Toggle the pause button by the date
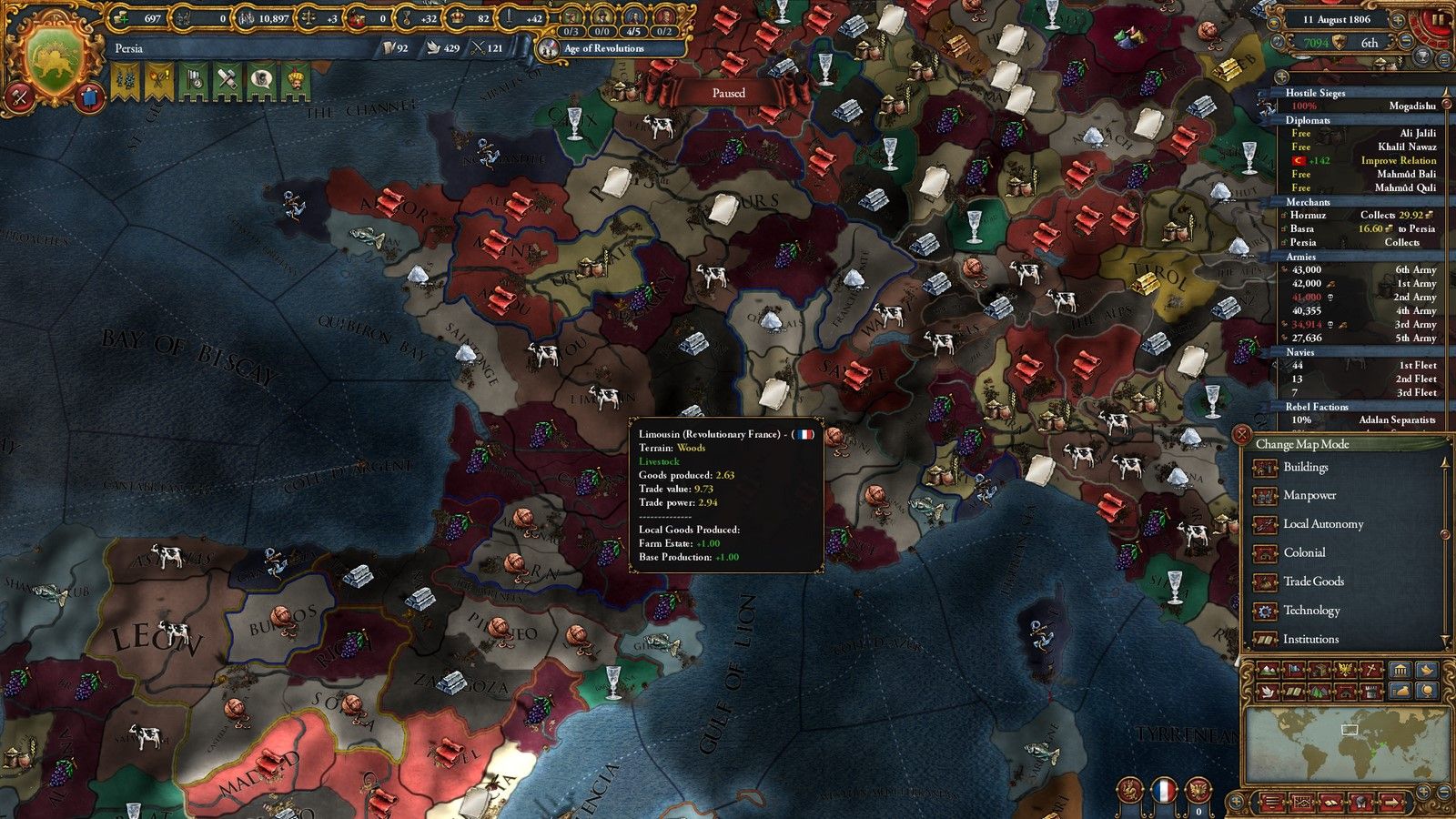This screenshot has height=819, width=1456. coord(1437,20)
